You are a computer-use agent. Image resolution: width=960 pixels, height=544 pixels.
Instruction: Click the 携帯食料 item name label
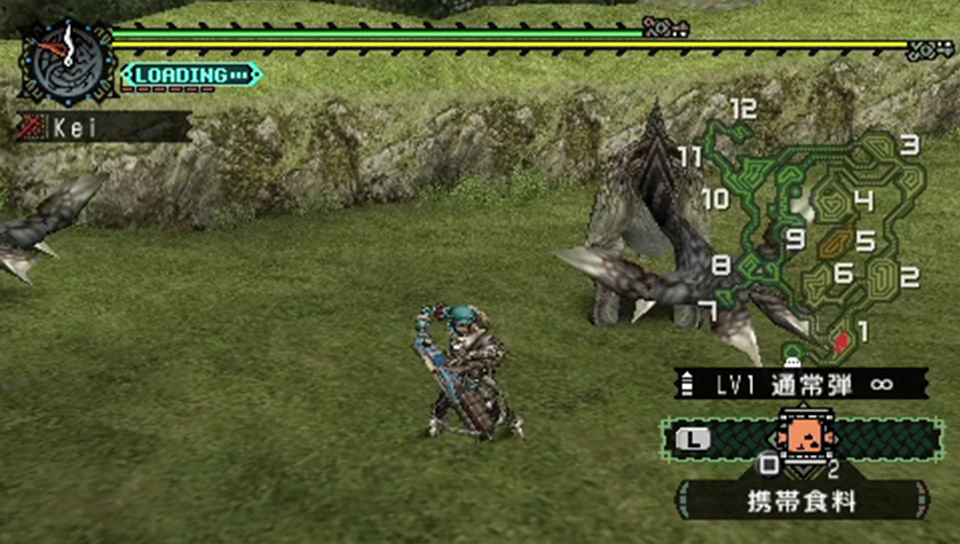(x=802, y=501)
